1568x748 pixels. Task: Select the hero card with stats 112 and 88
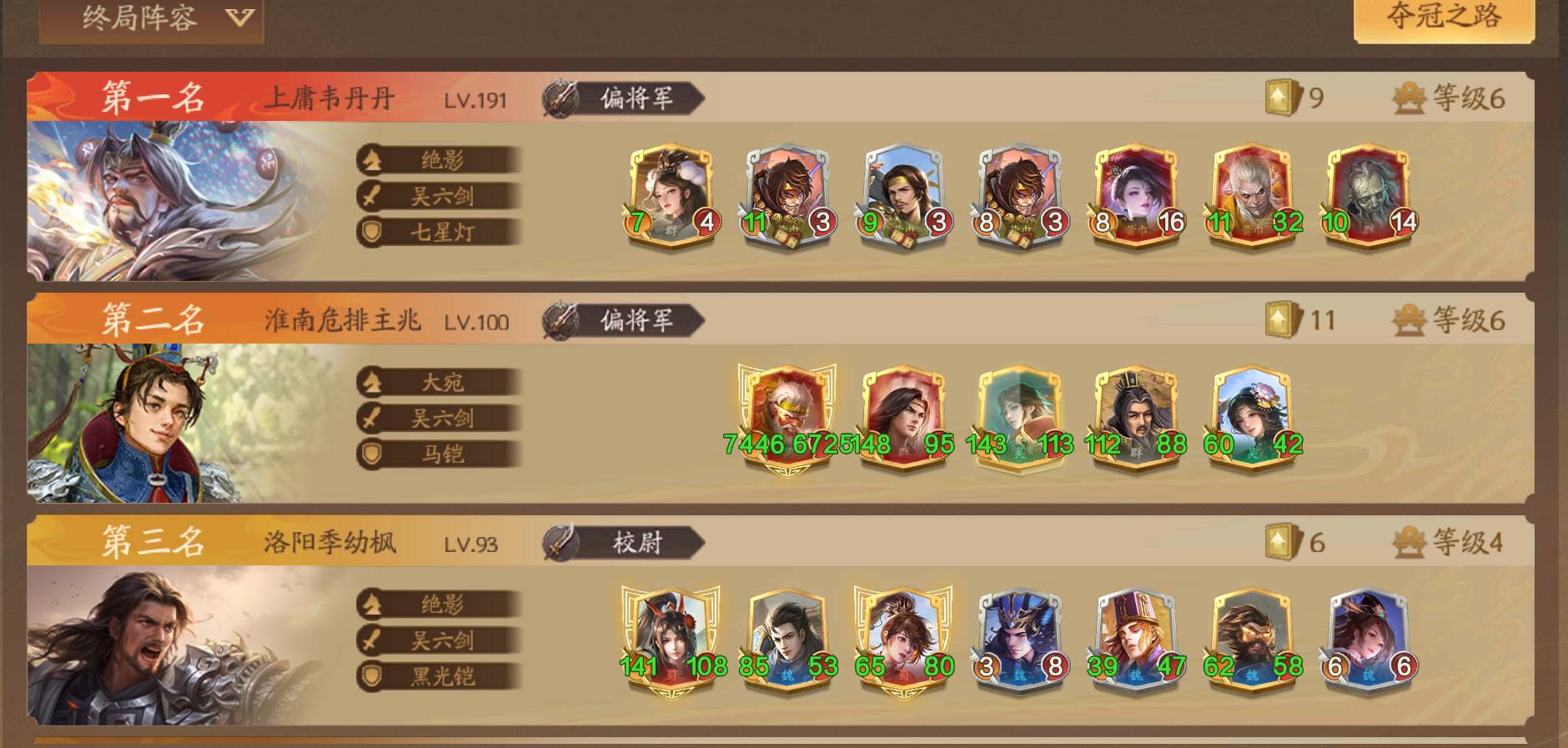[1135, 417]
